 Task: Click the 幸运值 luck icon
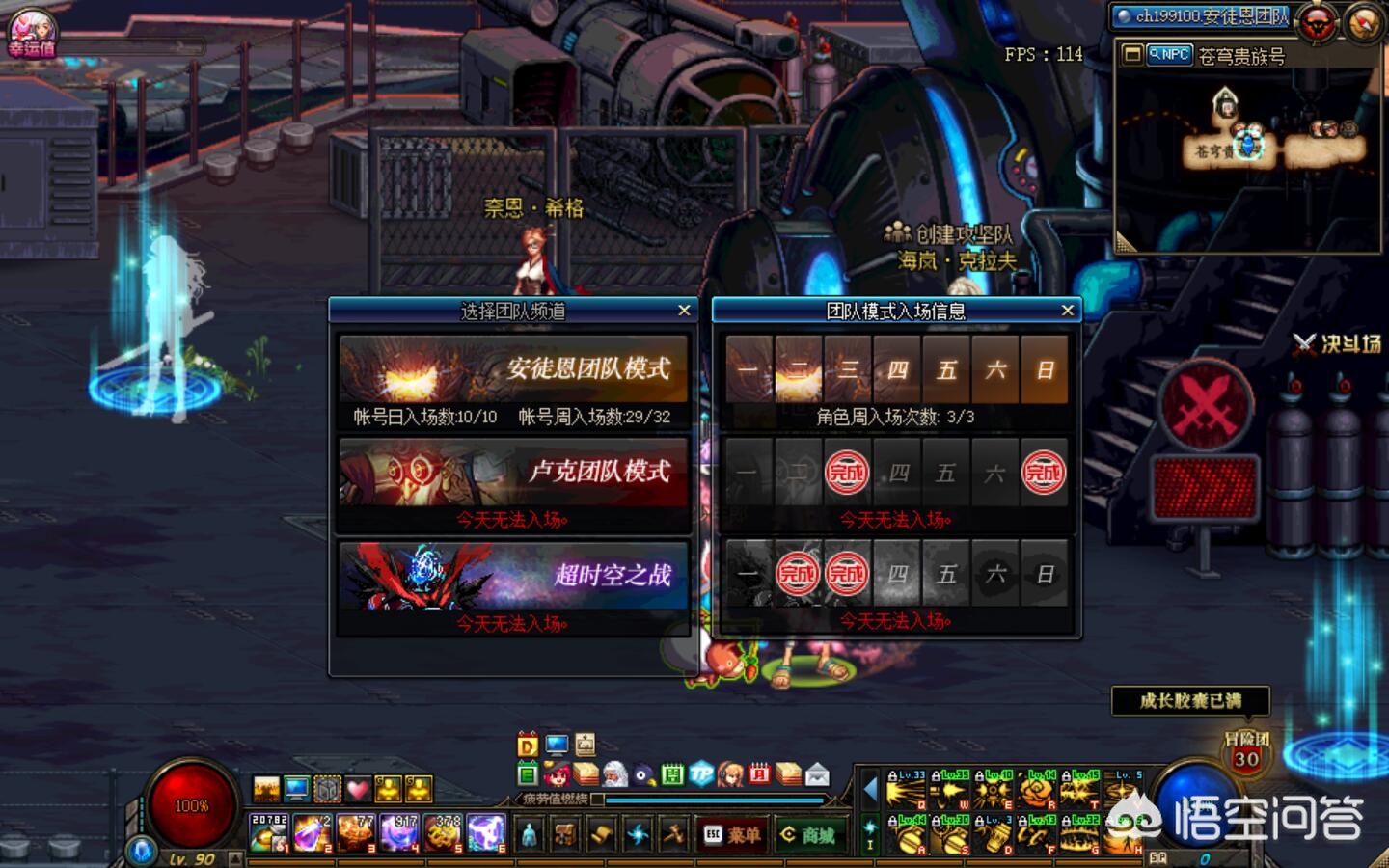32,32
